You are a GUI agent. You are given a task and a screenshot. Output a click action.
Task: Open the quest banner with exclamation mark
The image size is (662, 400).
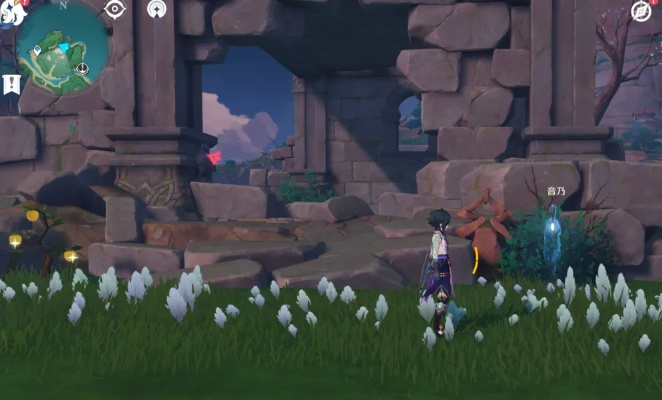tap(12, 84)
